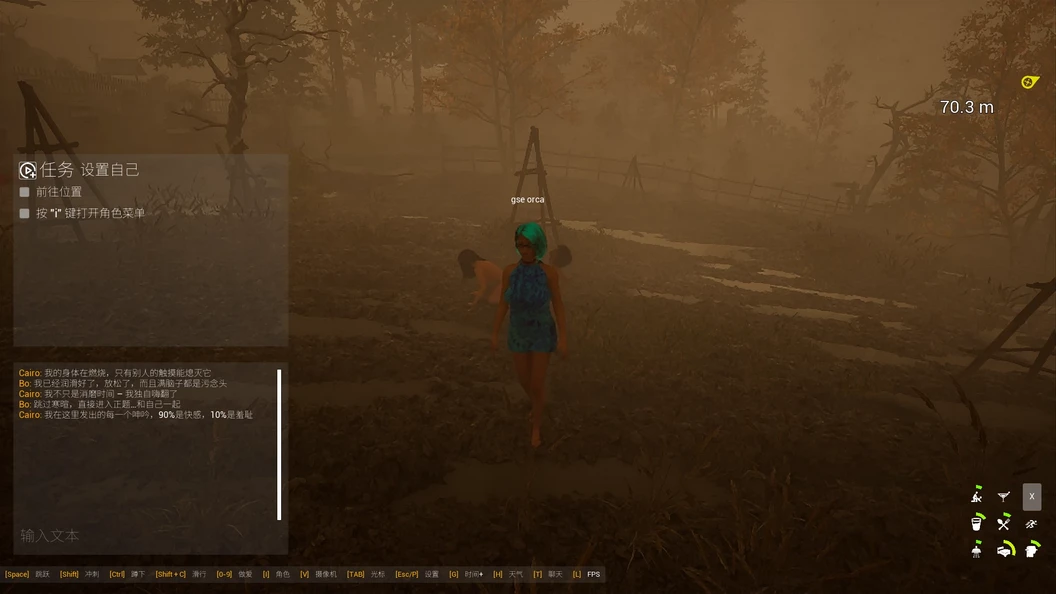Select the running figure icon

1032,522
